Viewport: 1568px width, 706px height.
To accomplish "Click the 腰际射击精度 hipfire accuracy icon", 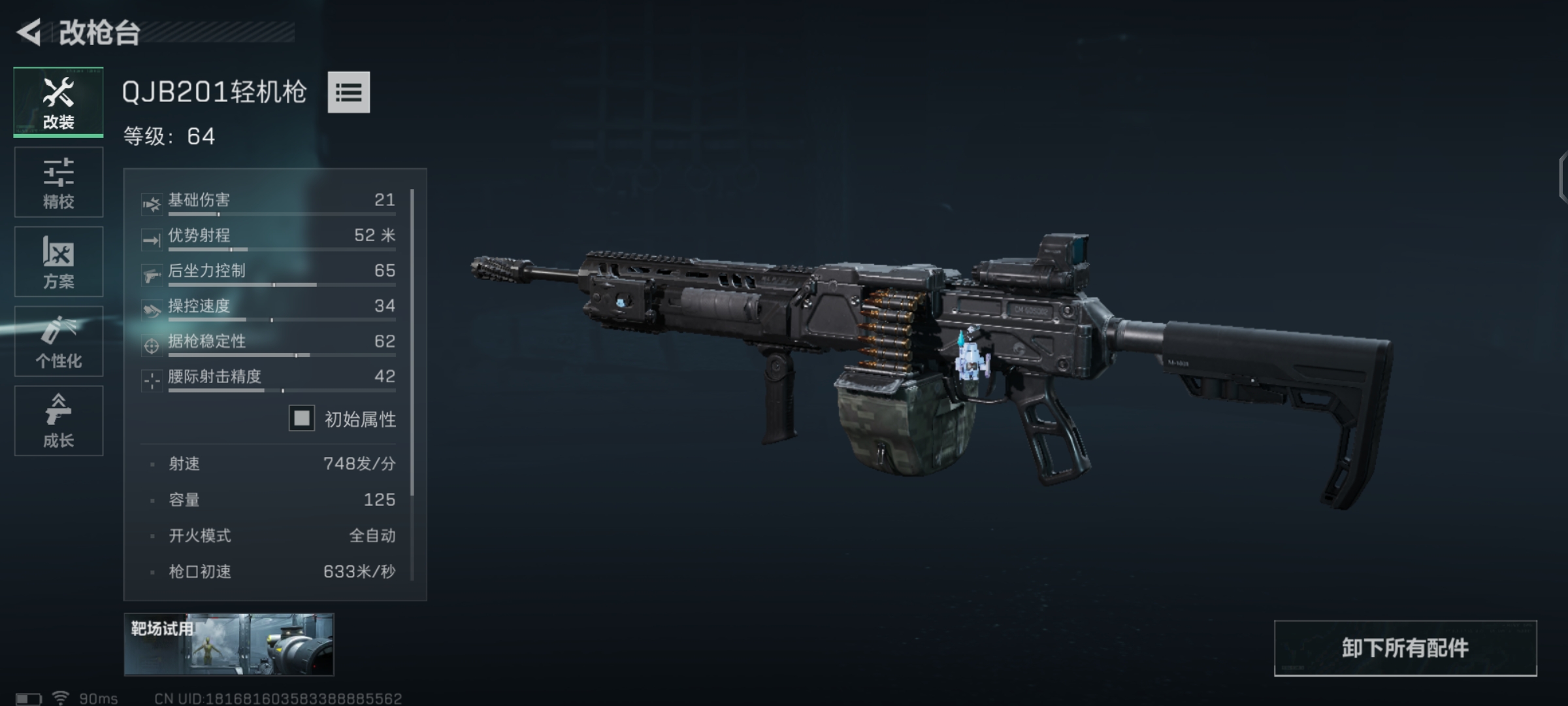I will coord(152,380).
